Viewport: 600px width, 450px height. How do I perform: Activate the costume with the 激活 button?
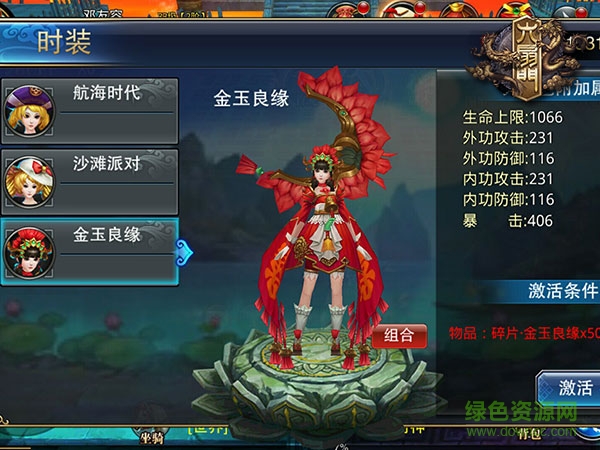(574, 388)
